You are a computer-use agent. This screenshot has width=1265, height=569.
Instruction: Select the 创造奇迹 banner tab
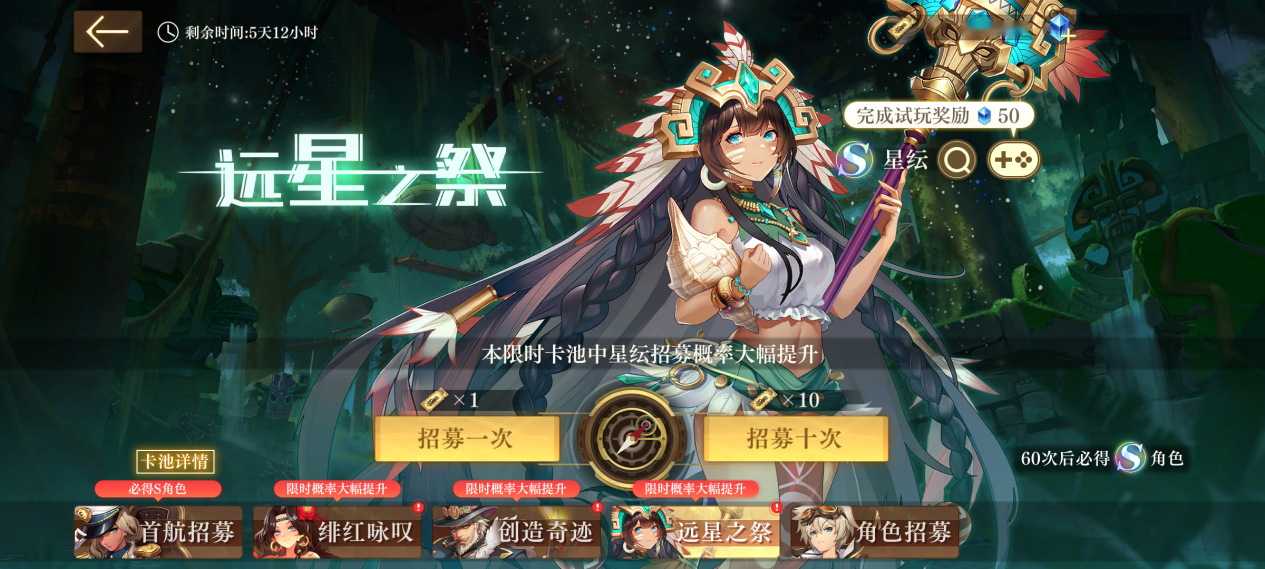coord(516,532)
